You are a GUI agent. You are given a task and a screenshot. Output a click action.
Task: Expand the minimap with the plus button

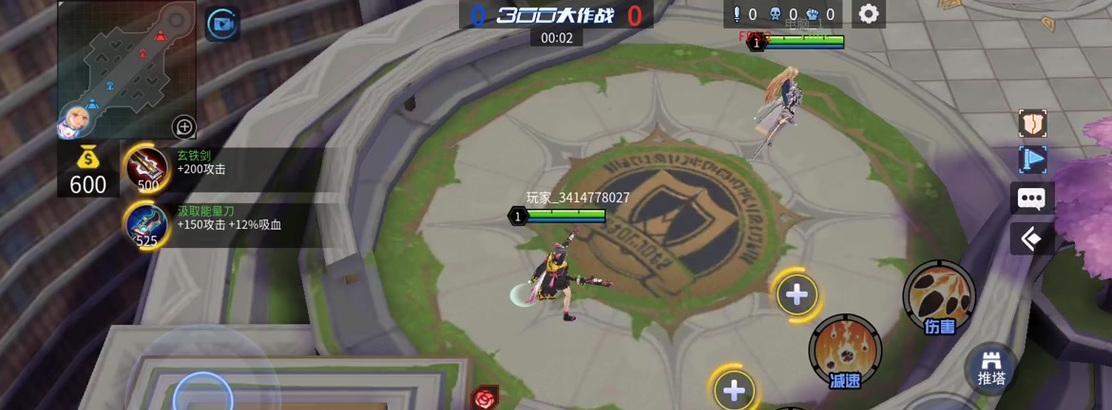[184, 126]
